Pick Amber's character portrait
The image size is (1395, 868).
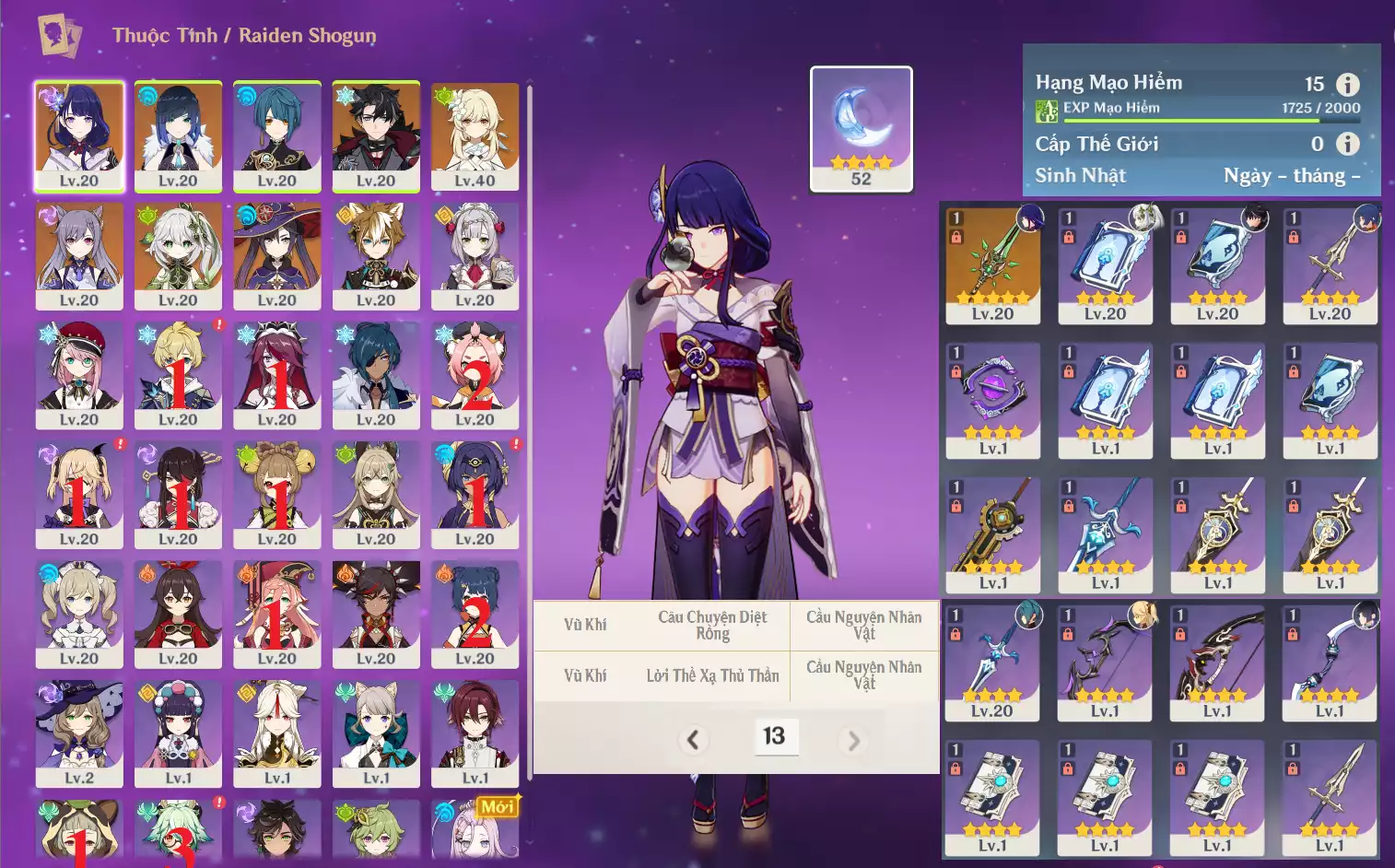pyautogui.click(x=178, y=614)
